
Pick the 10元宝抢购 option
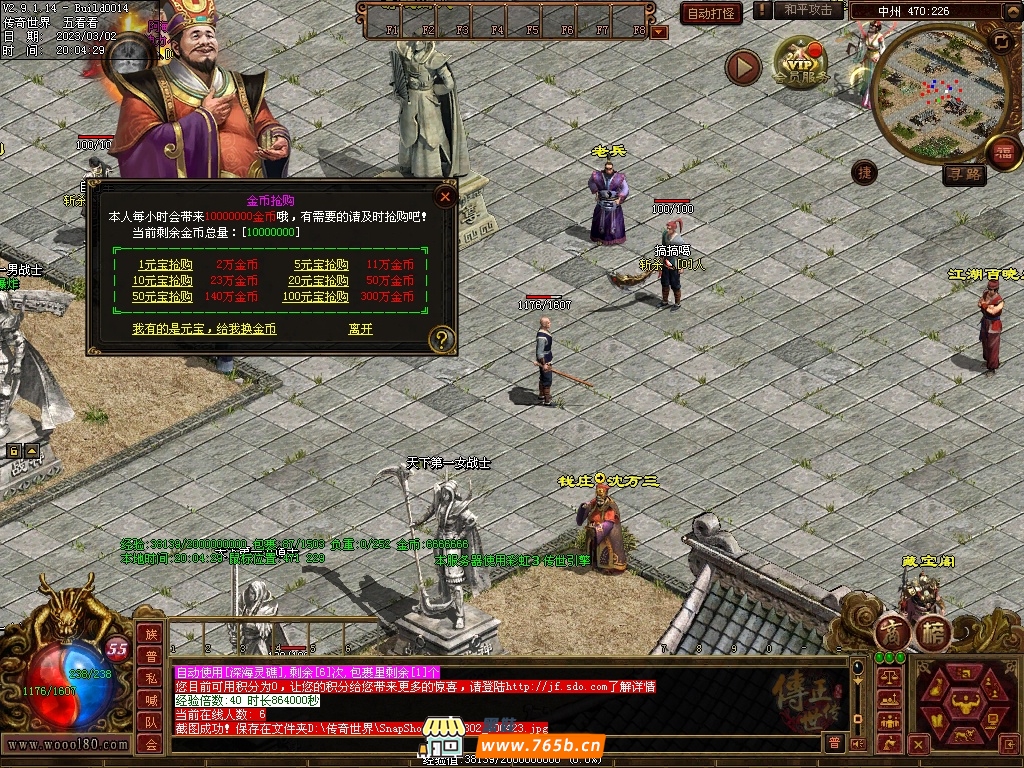[163, 281]
